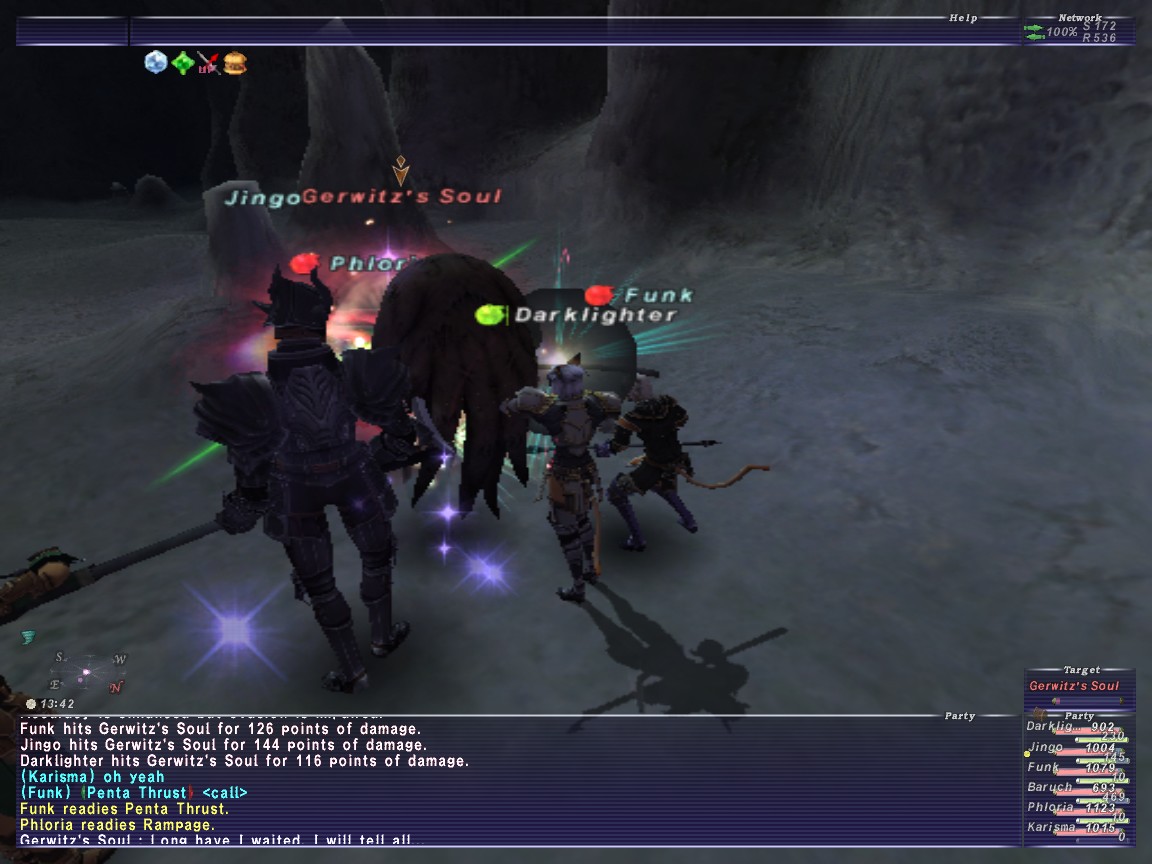This screenshot has height=864, width=1152.
Task: Open the Help label in top bar
Action: coord(962,18)
